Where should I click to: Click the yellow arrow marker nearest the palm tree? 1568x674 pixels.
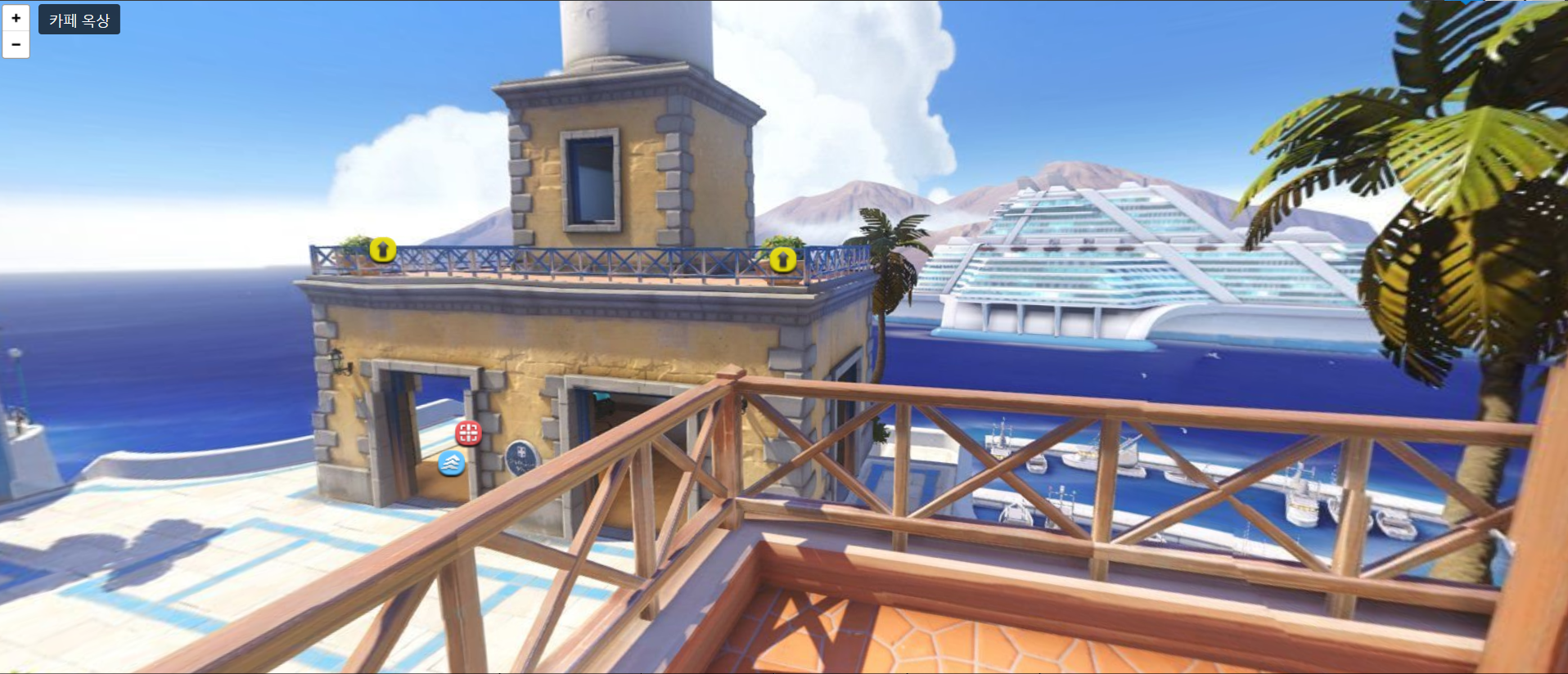pos(782,260)
